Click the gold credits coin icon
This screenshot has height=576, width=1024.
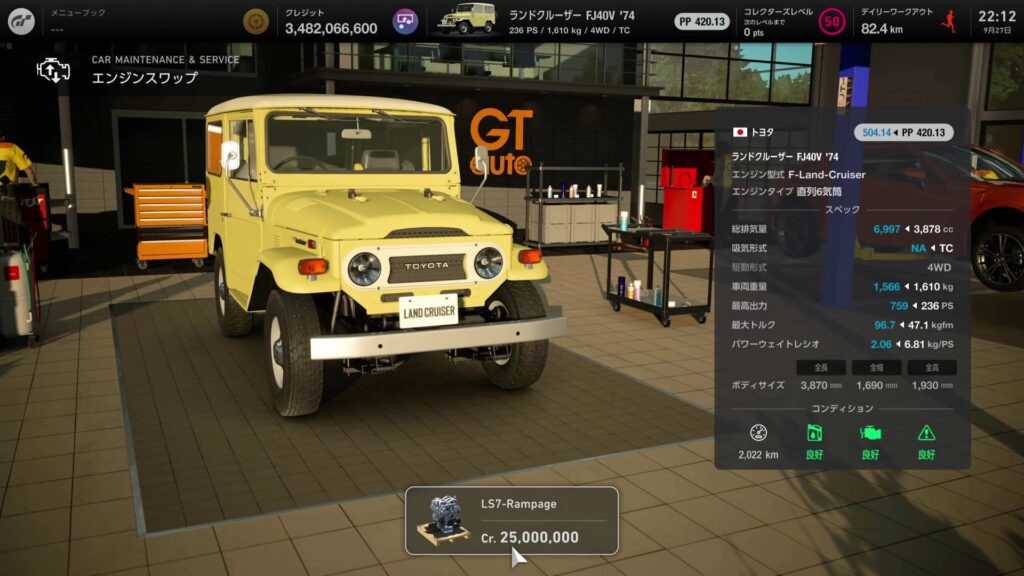click(x=256, y=21)
